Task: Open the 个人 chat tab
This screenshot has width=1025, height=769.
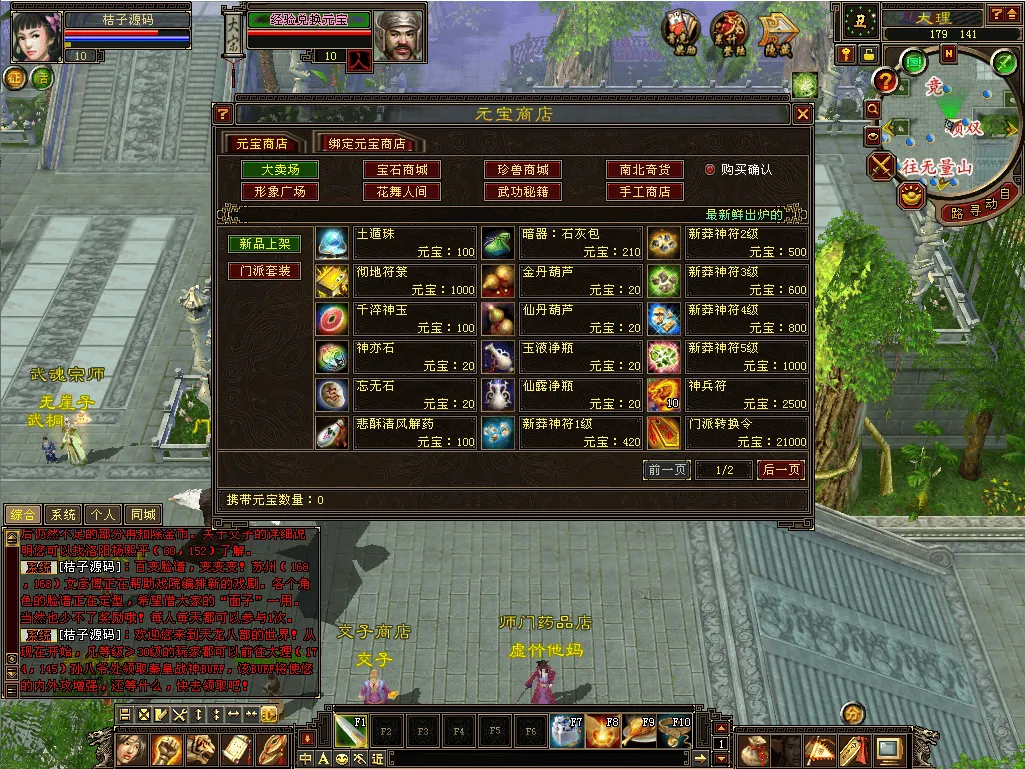Action: [103, 515]
